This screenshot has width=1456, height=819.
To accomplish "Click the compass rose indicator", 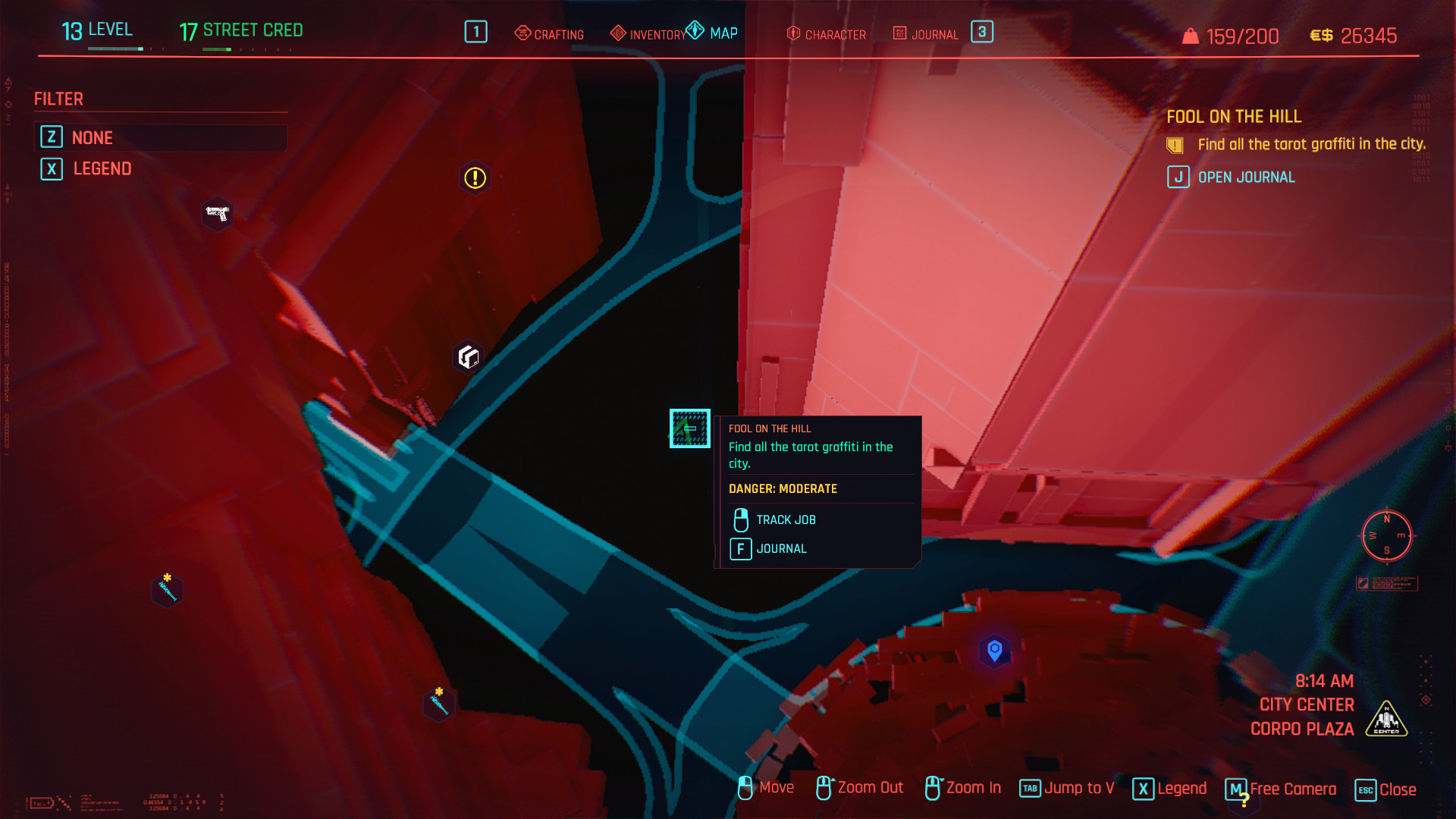I will point(1386,535).
